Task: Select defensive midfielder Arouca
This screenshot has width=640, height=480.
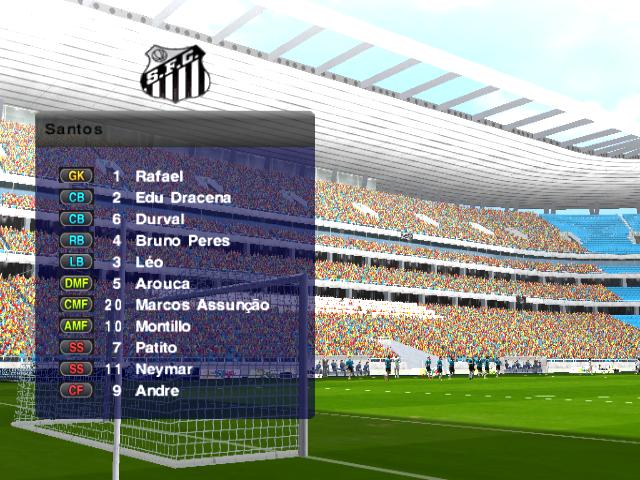Action: (x=162, y=284)
